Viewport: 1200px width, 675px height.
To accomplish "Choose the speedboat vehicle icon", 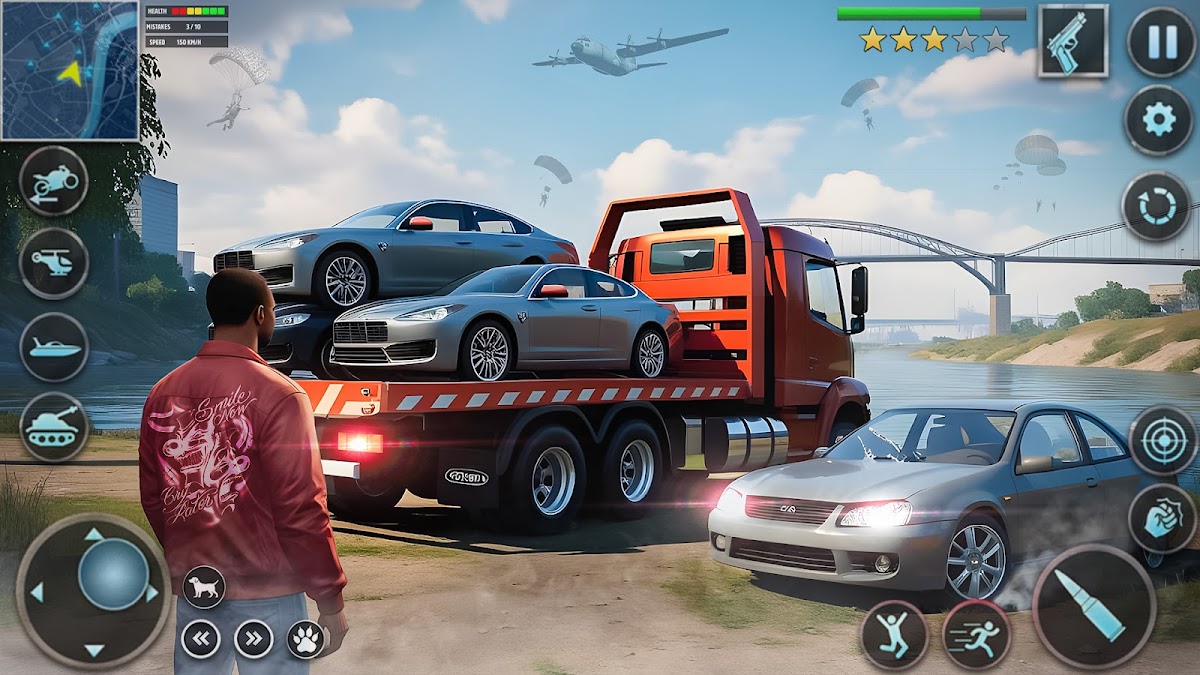I will [54, 347].
